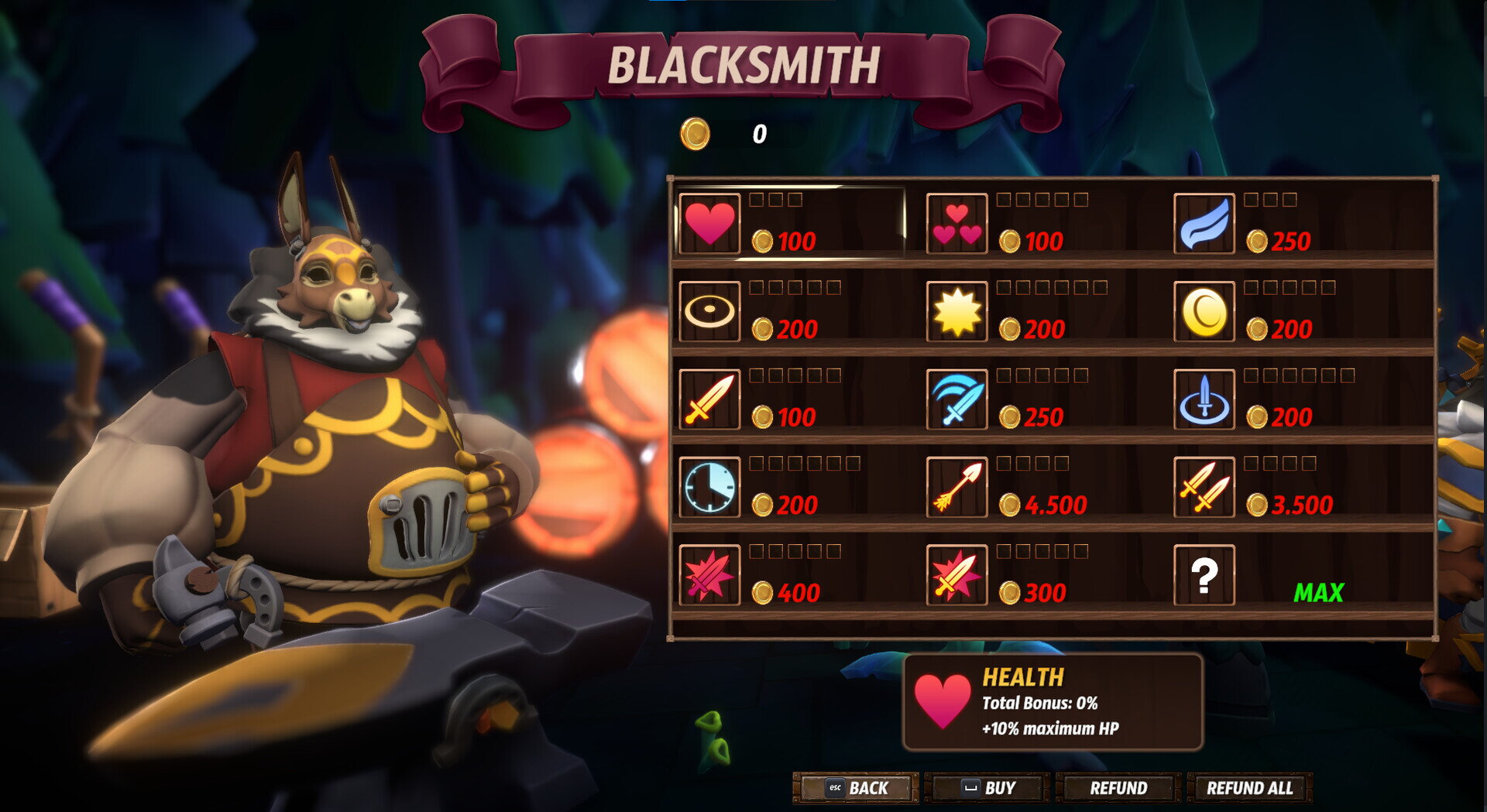Go back from the Blacksmith shop
Screen dimensions: 1487x812
click(857, 788)
